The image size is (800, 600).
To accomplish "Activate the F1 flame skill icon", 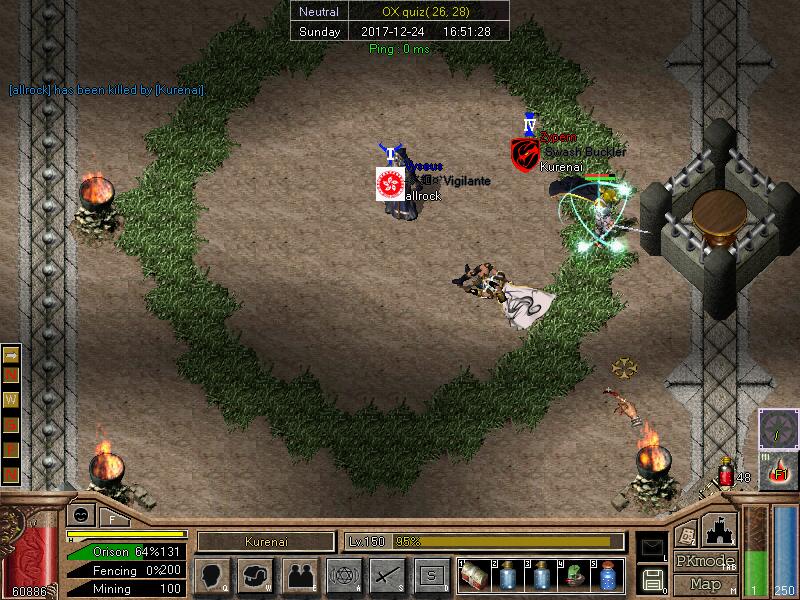I will click(x=778, y=470).
